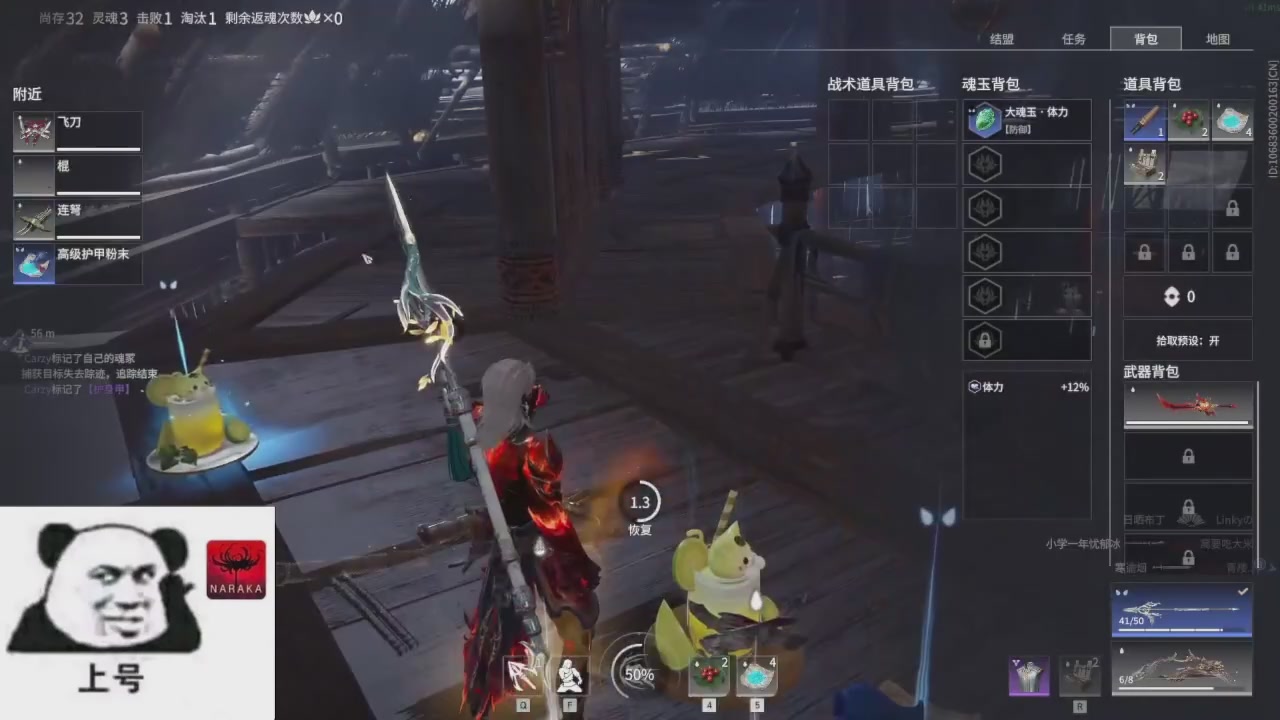Switch to the 结盟 (alliance) tab
This screenshot has height=720, width=1280.
tap(1001, 39)
